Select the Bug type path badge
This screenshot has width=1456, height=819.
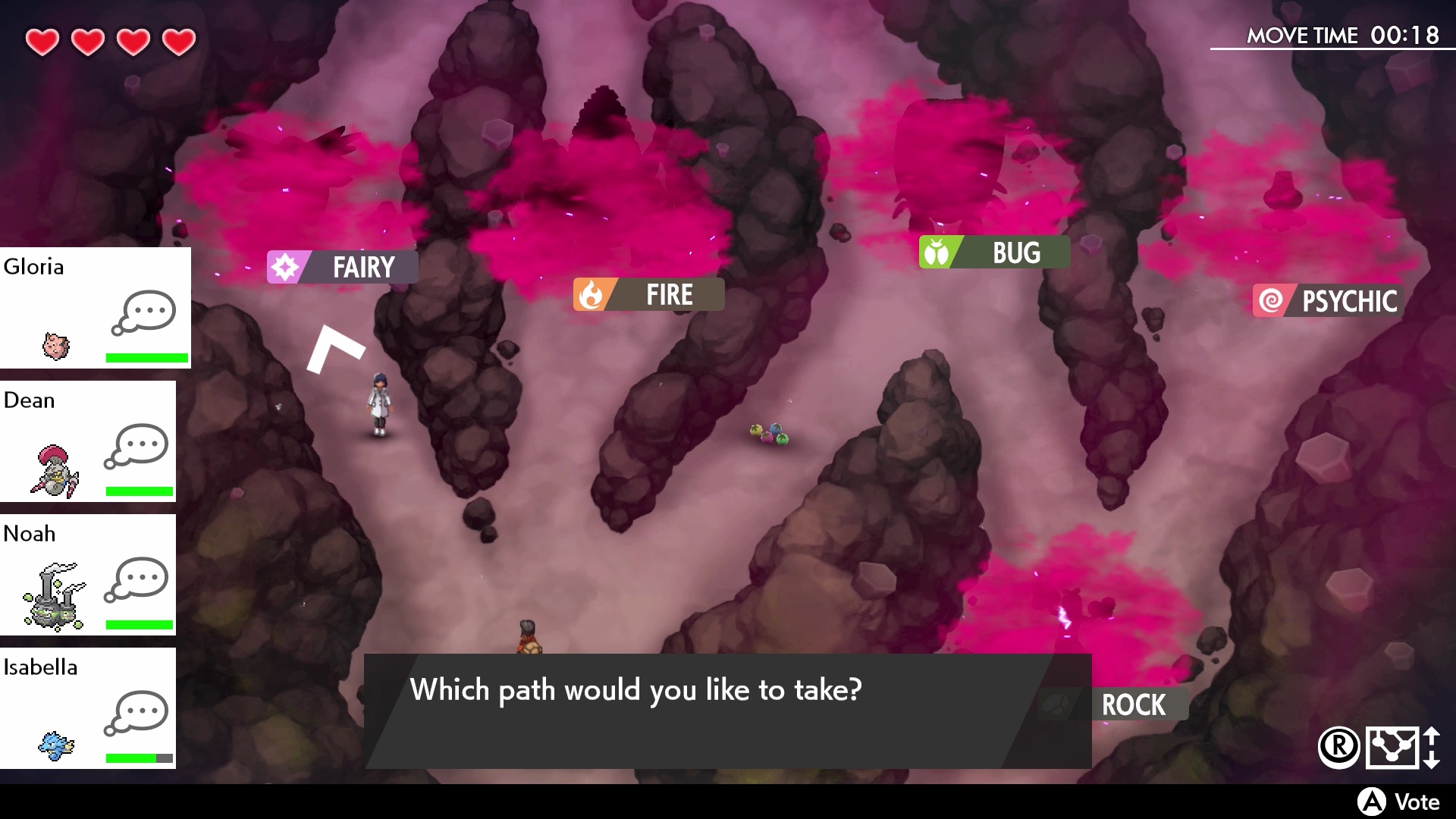coord(993,253)
